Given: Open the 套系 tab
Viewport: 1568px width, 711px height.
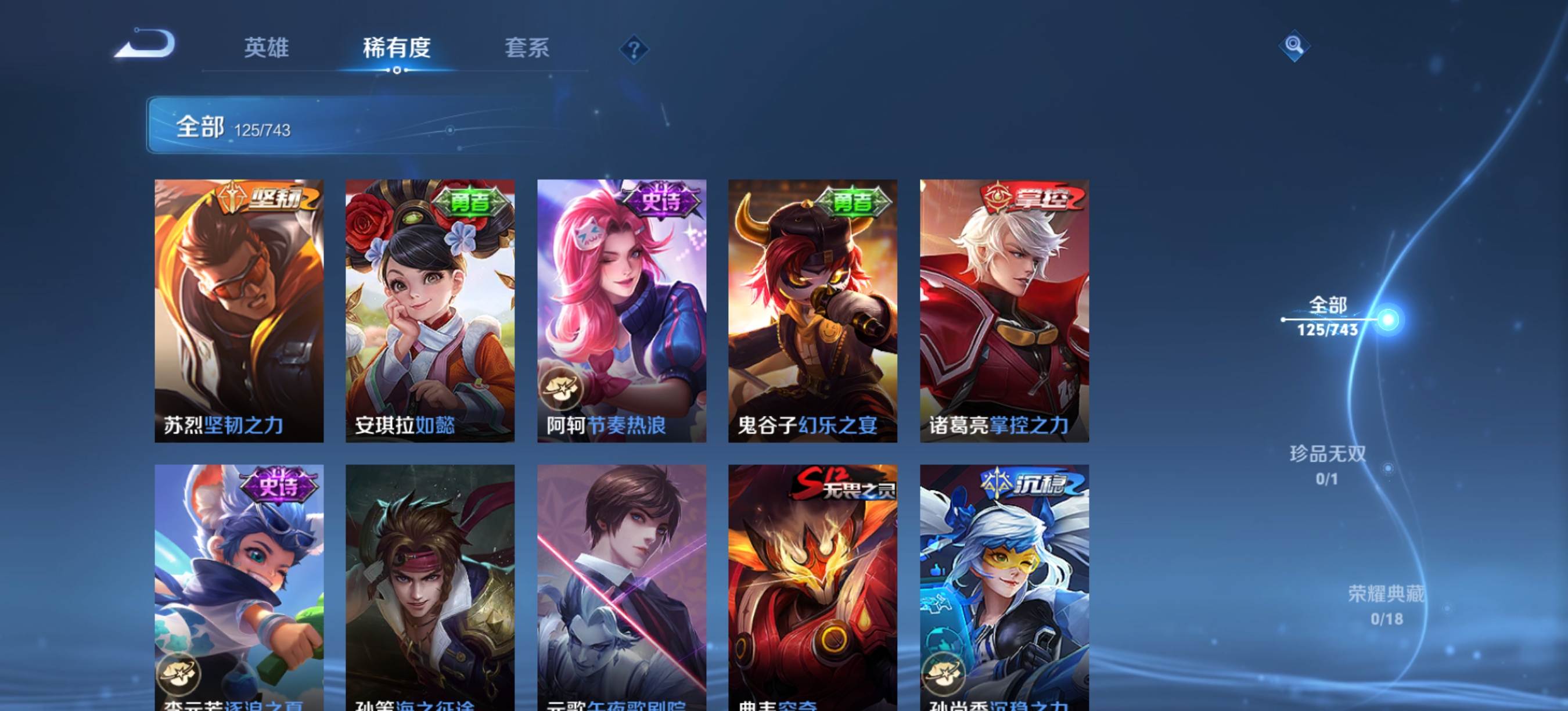Looking at the screenshot, I should (x=527, y=48).
